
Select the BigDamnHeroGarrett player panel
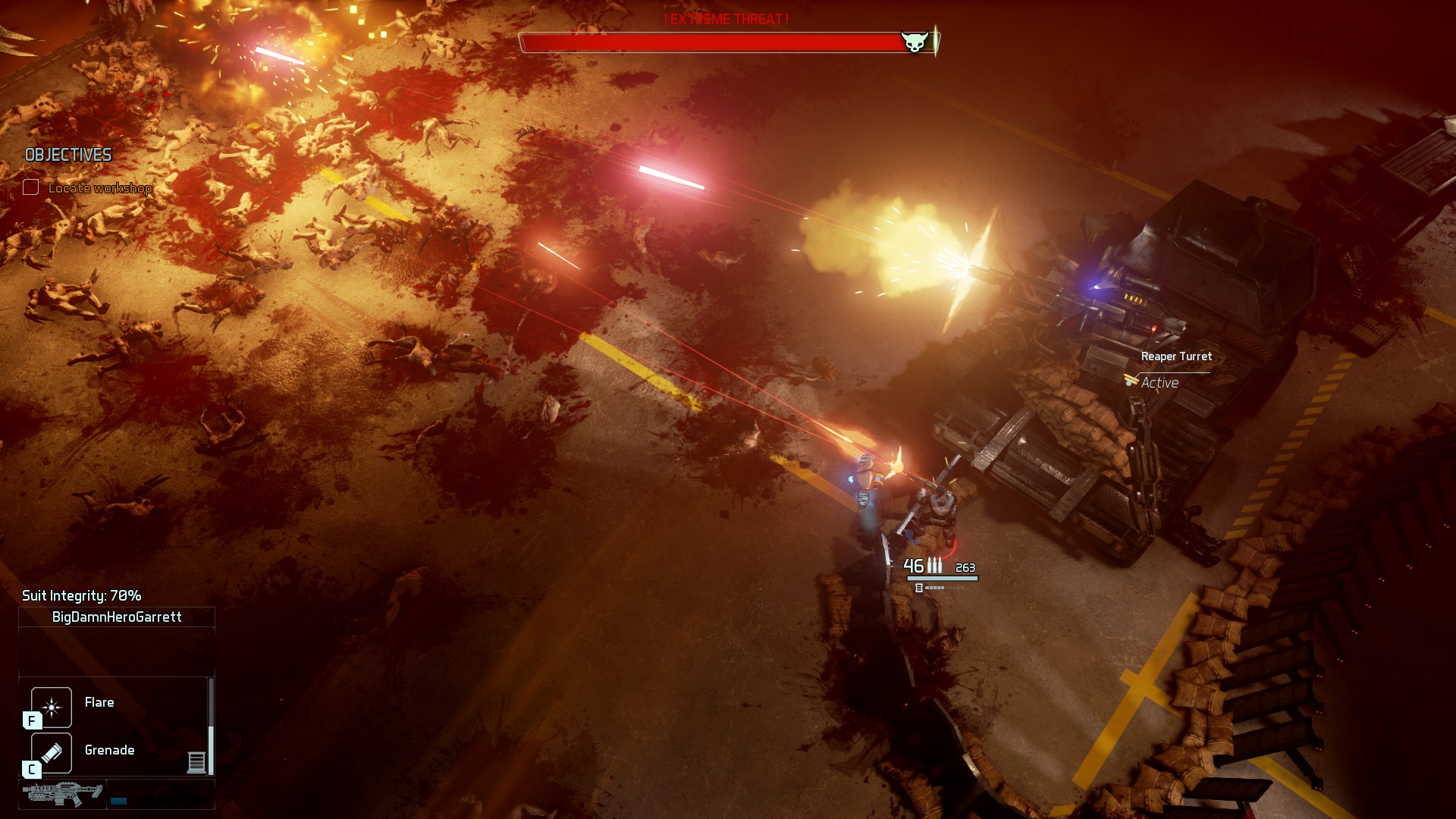[117, 617]
